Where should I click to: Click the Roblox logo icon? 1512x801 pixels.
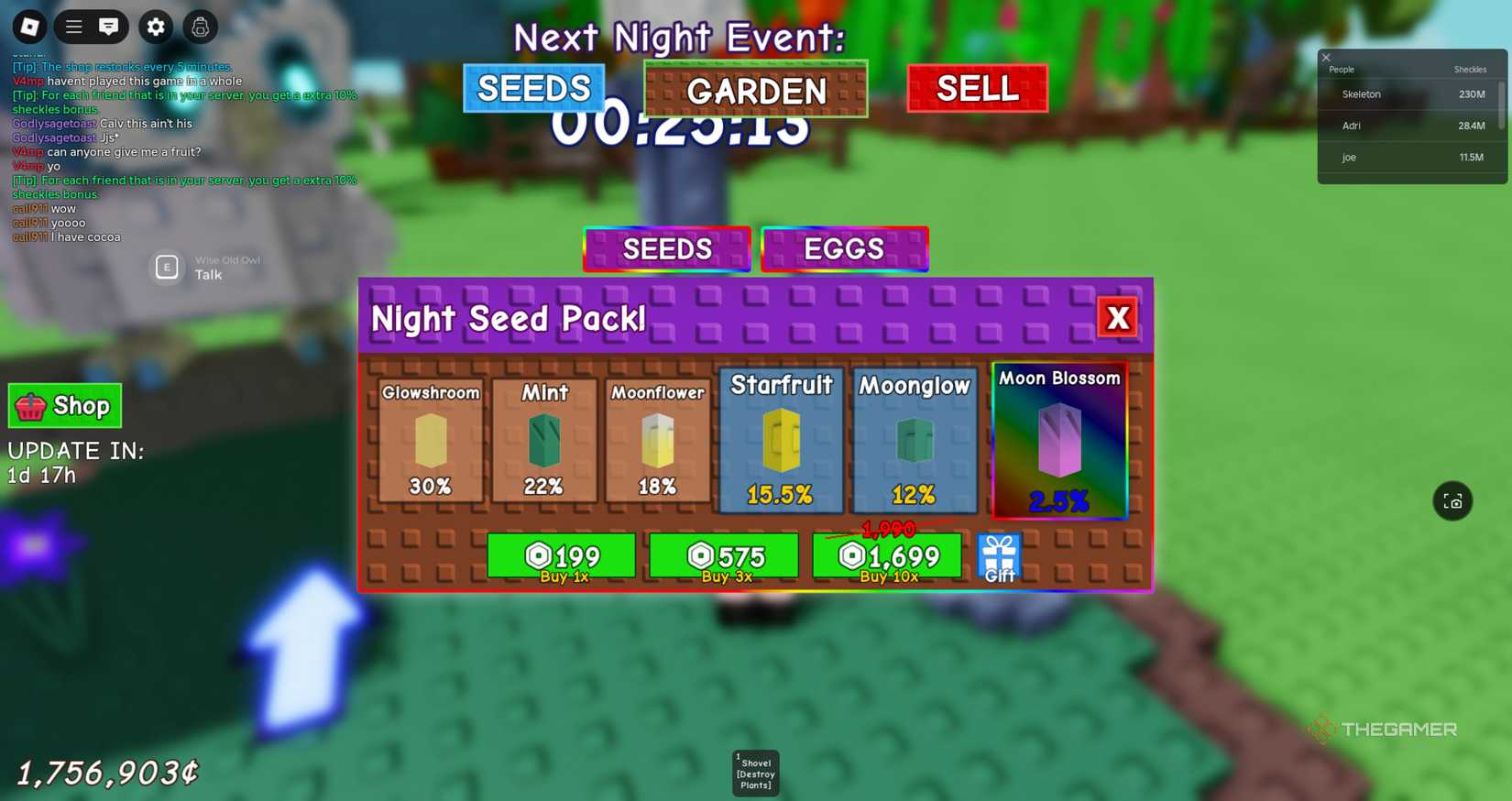coord(29,27)
